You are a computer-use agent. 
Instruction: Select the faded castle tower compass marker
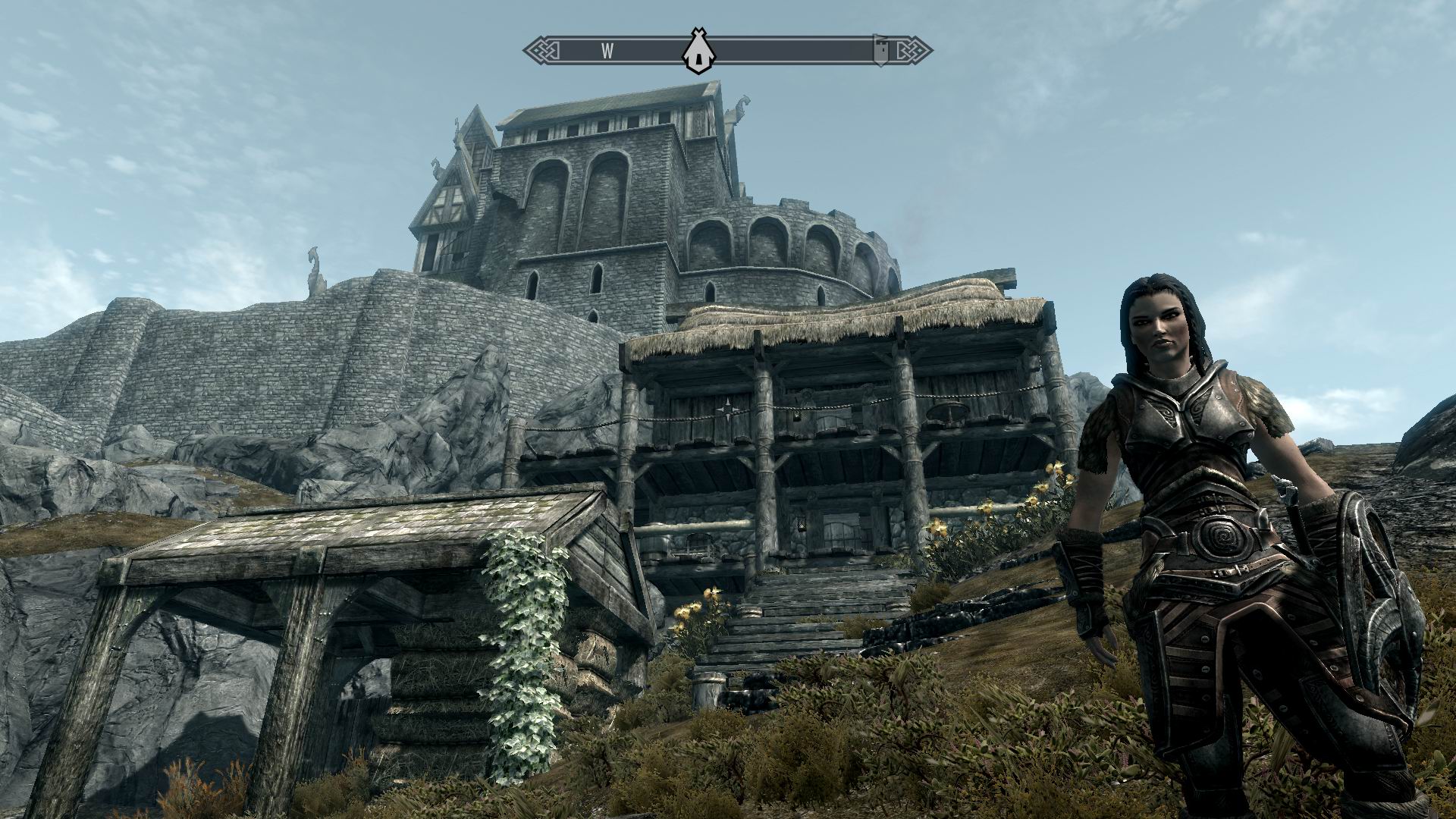click(880, 51)
